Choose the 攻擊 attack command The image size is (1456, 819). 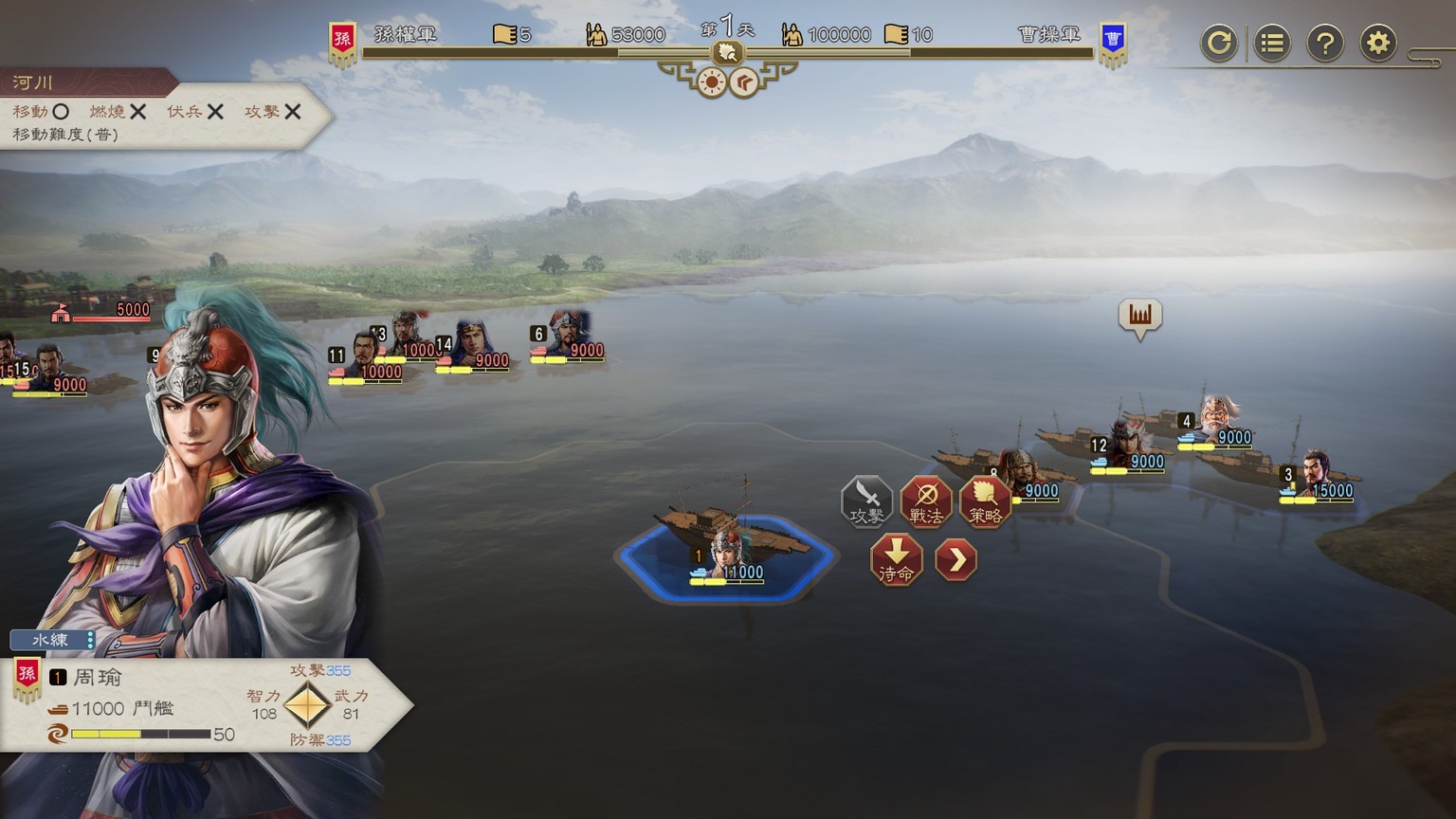pyautogui.click(x=866, y=500)
